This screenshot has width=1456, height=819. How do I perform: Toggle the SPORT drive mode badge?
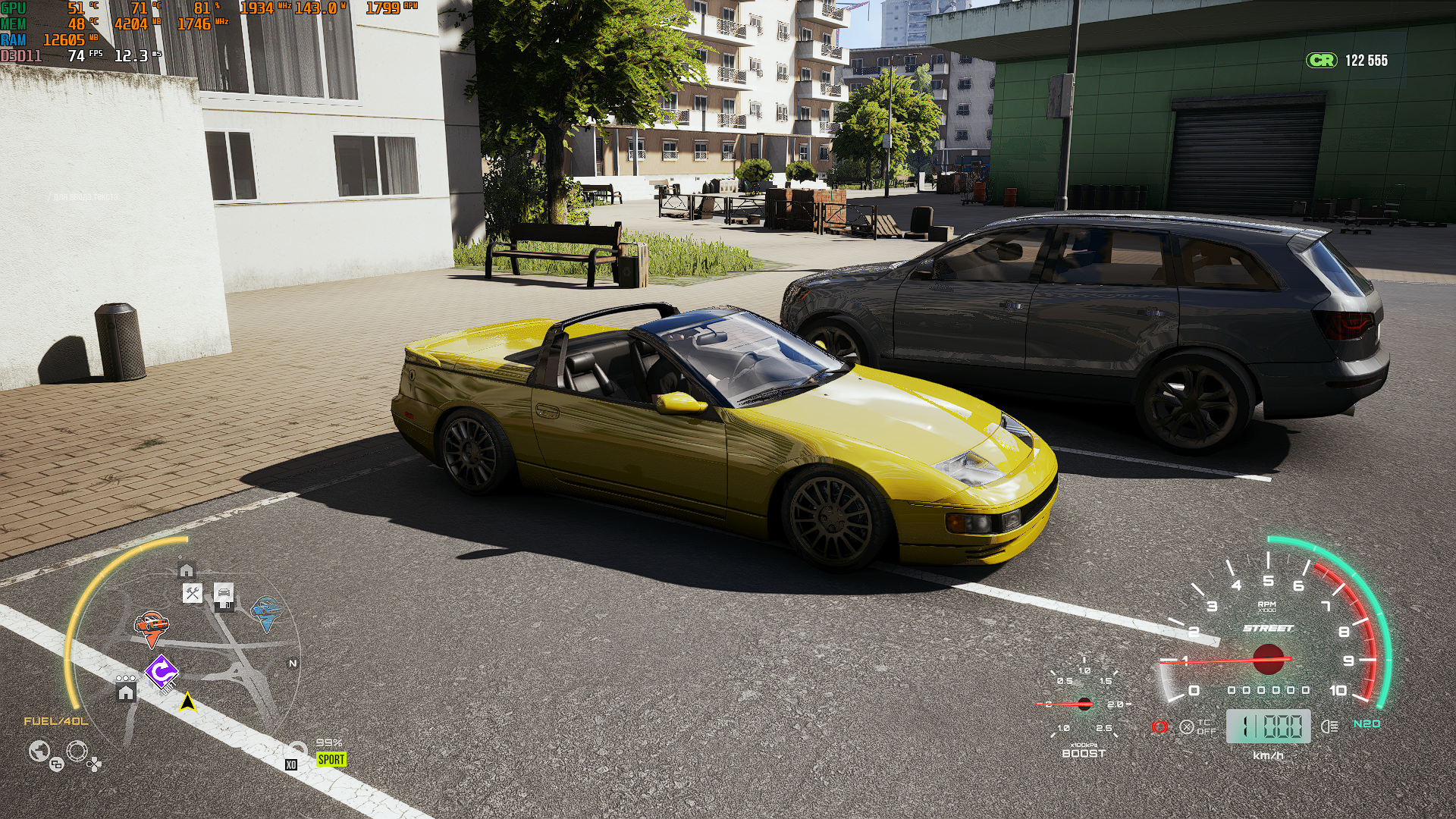point(331,759)
